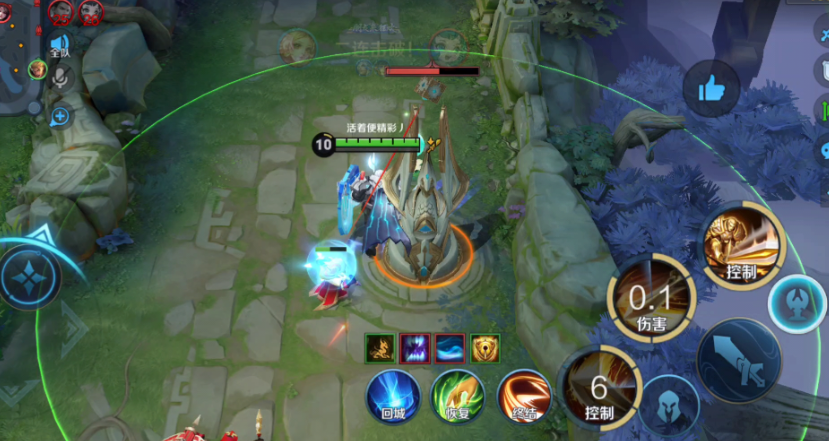Open quick chat with the plus bubble

pos(61,117)
